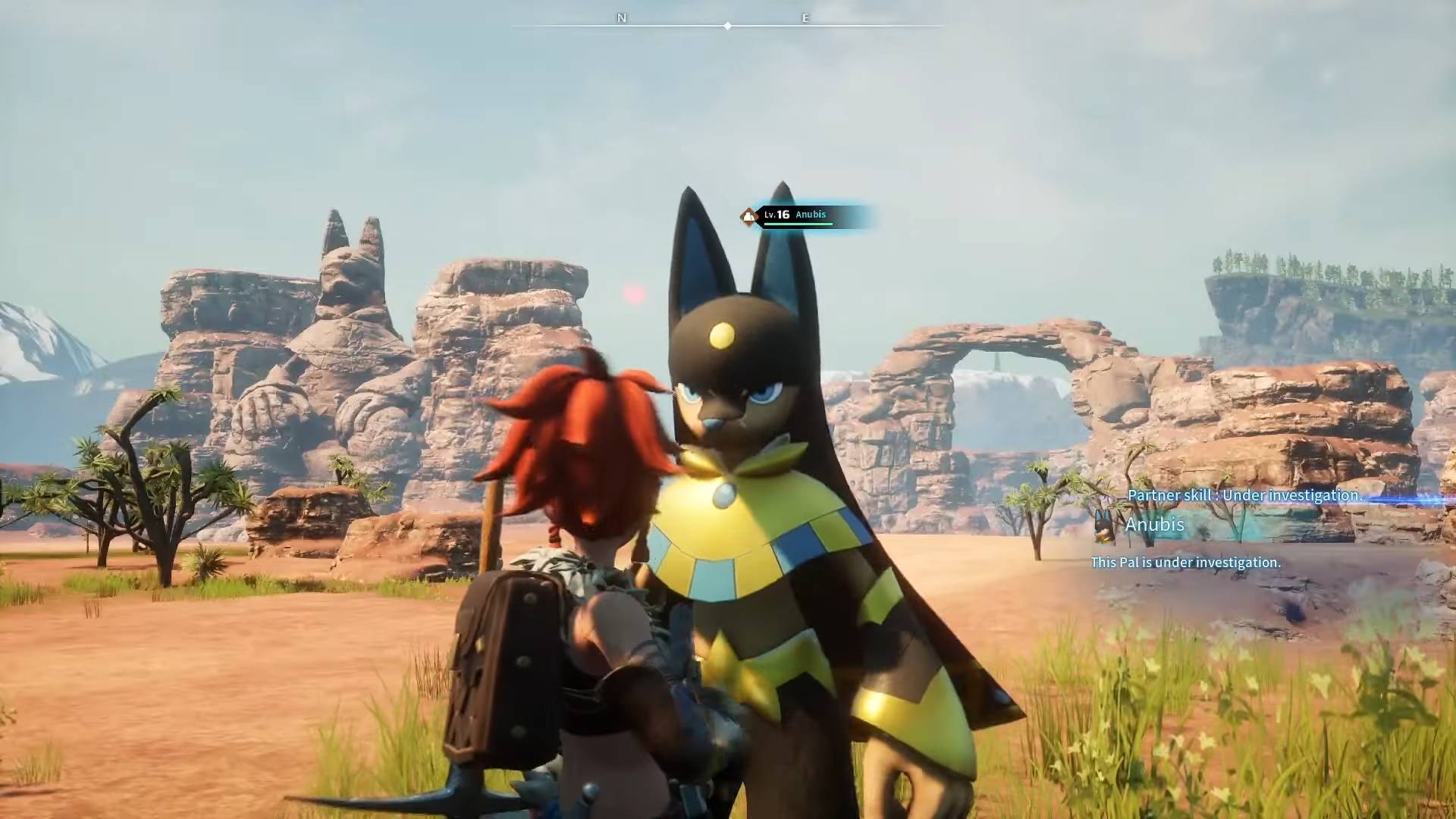Select the diamond marker on the compass bar
Screen dimensions: 1456x819
point(727,25)
